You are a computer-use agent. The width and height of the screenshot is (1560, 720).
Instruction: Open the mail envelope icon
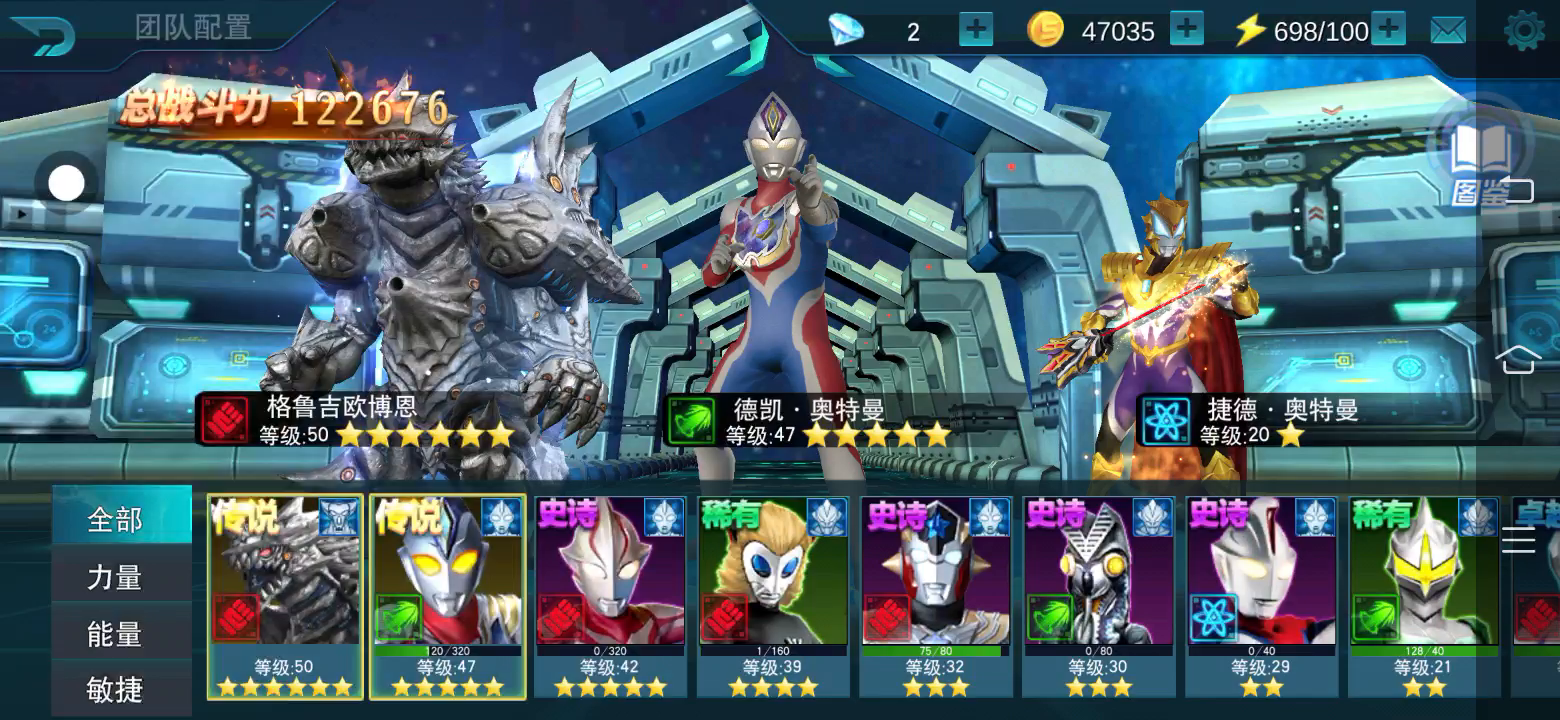(x=1448, y=31)
